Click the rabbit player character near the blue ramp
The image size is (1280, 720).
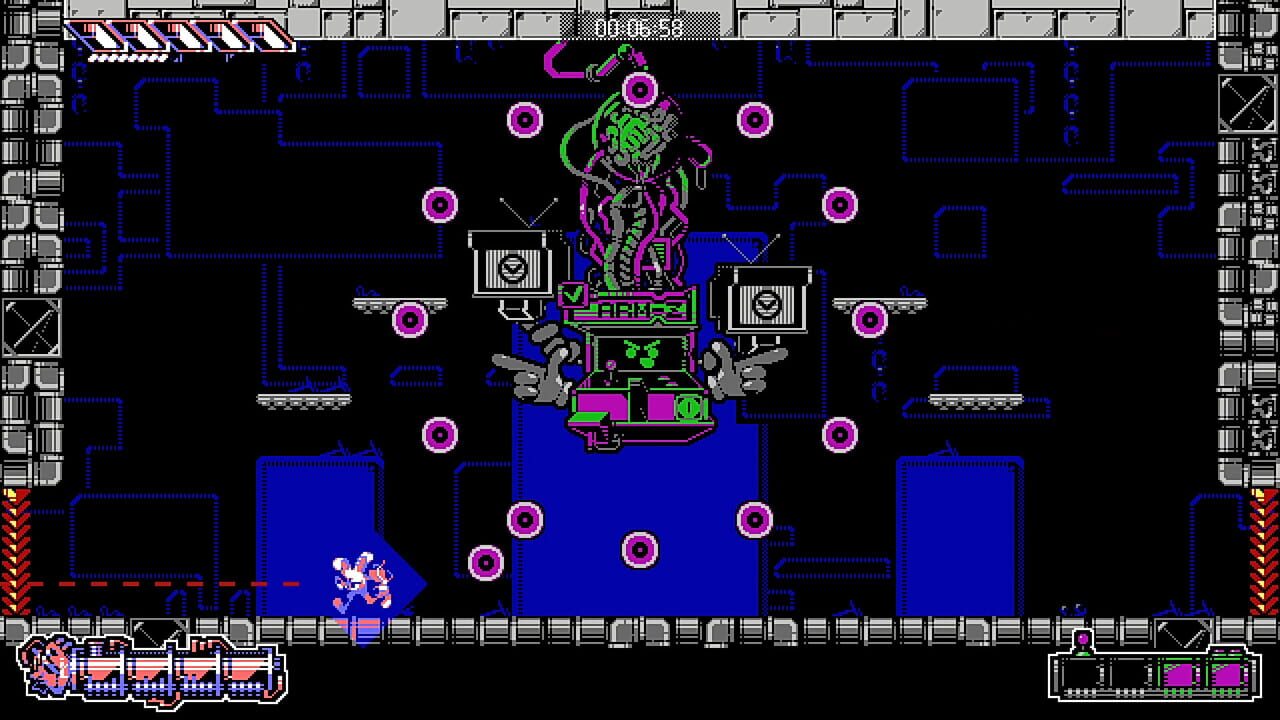(x=362, y=580)
